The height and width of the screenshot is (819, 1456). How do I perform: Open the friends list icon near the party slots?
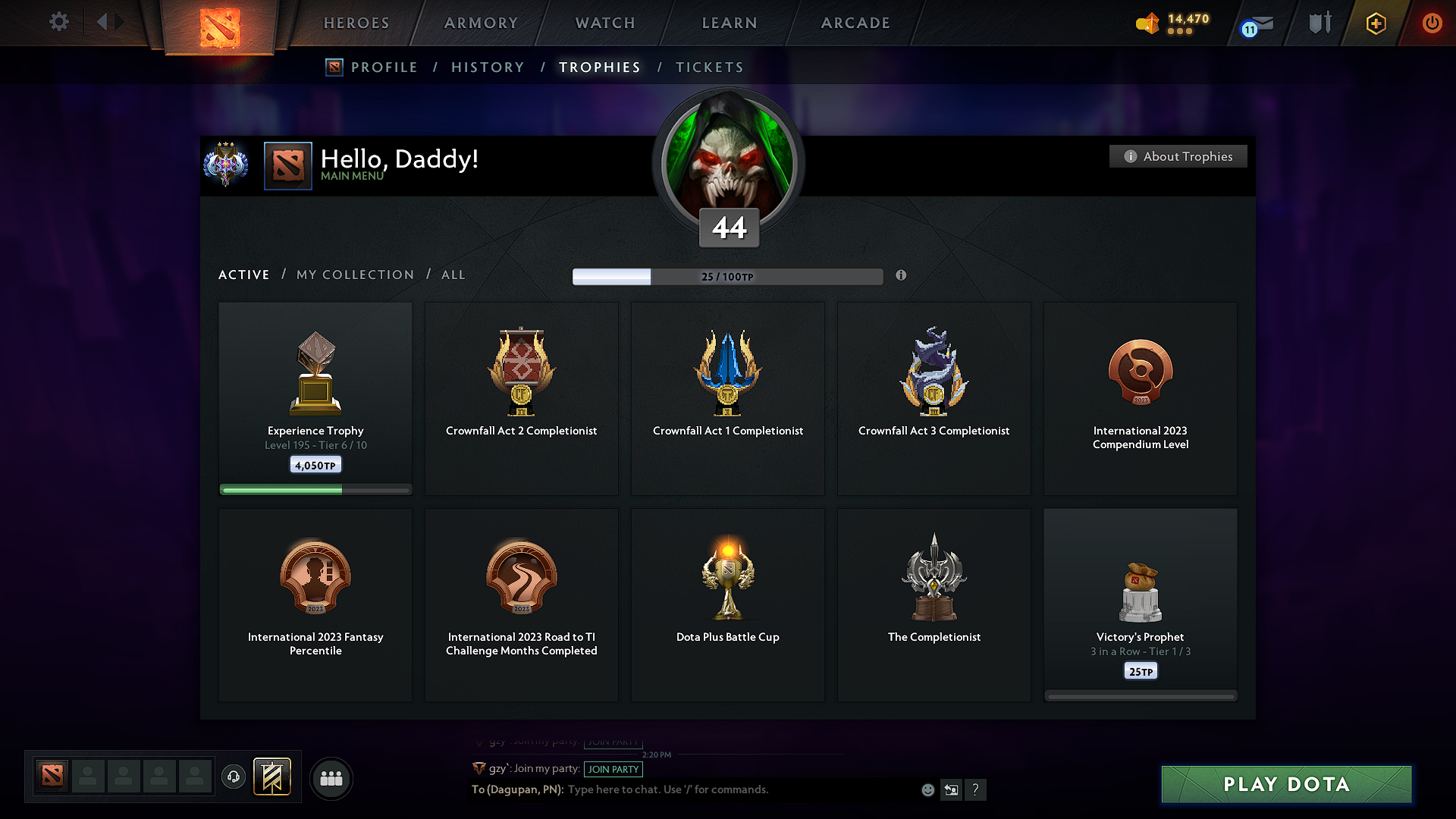(x=331, y=778)
